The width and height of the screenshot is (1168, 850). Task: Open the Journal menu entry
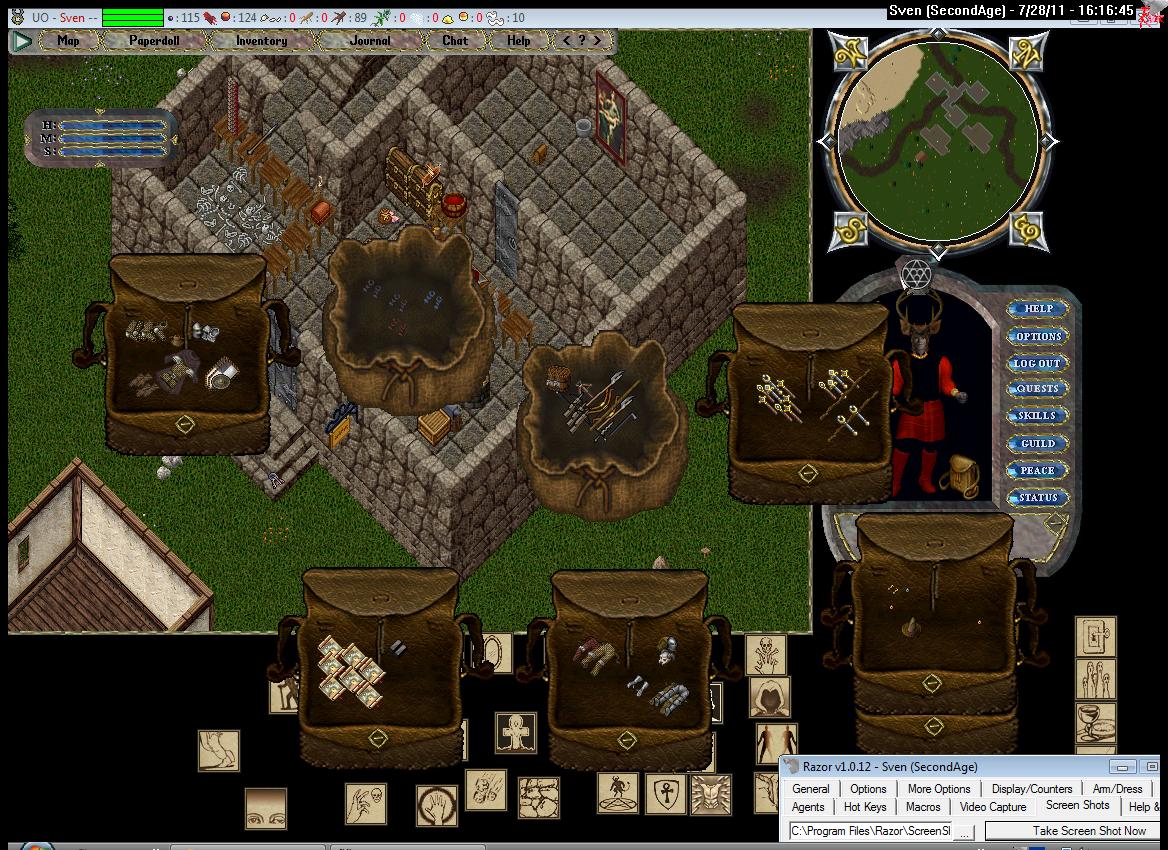click(x=370, y=41)
